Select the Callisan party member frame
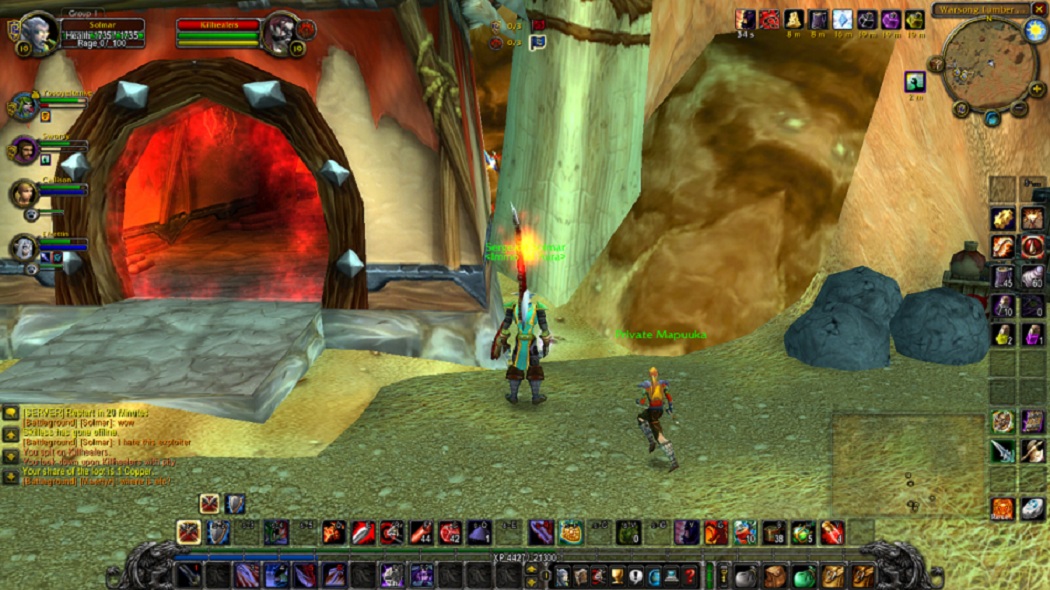Image resolution: width=1050 pixels, height=590 pixels. 24,192
